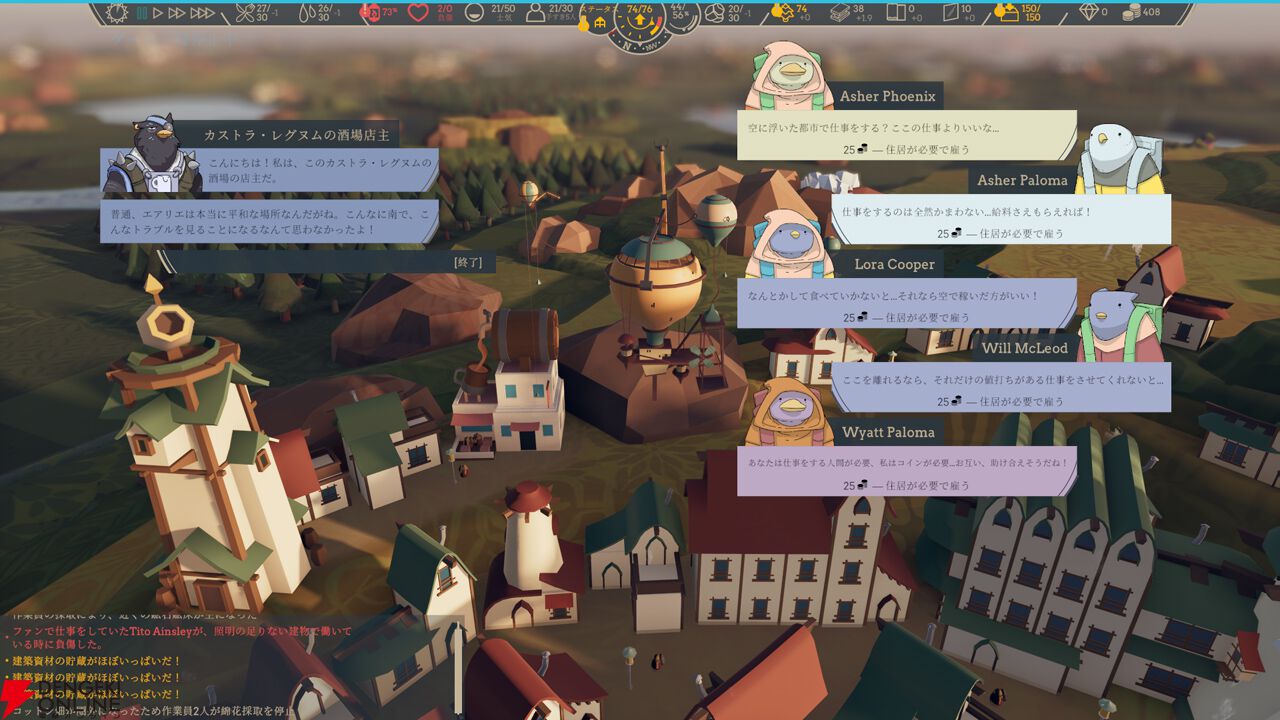Pause the game with the pause bars
The image size is (1280, 720).
(142, 13)
